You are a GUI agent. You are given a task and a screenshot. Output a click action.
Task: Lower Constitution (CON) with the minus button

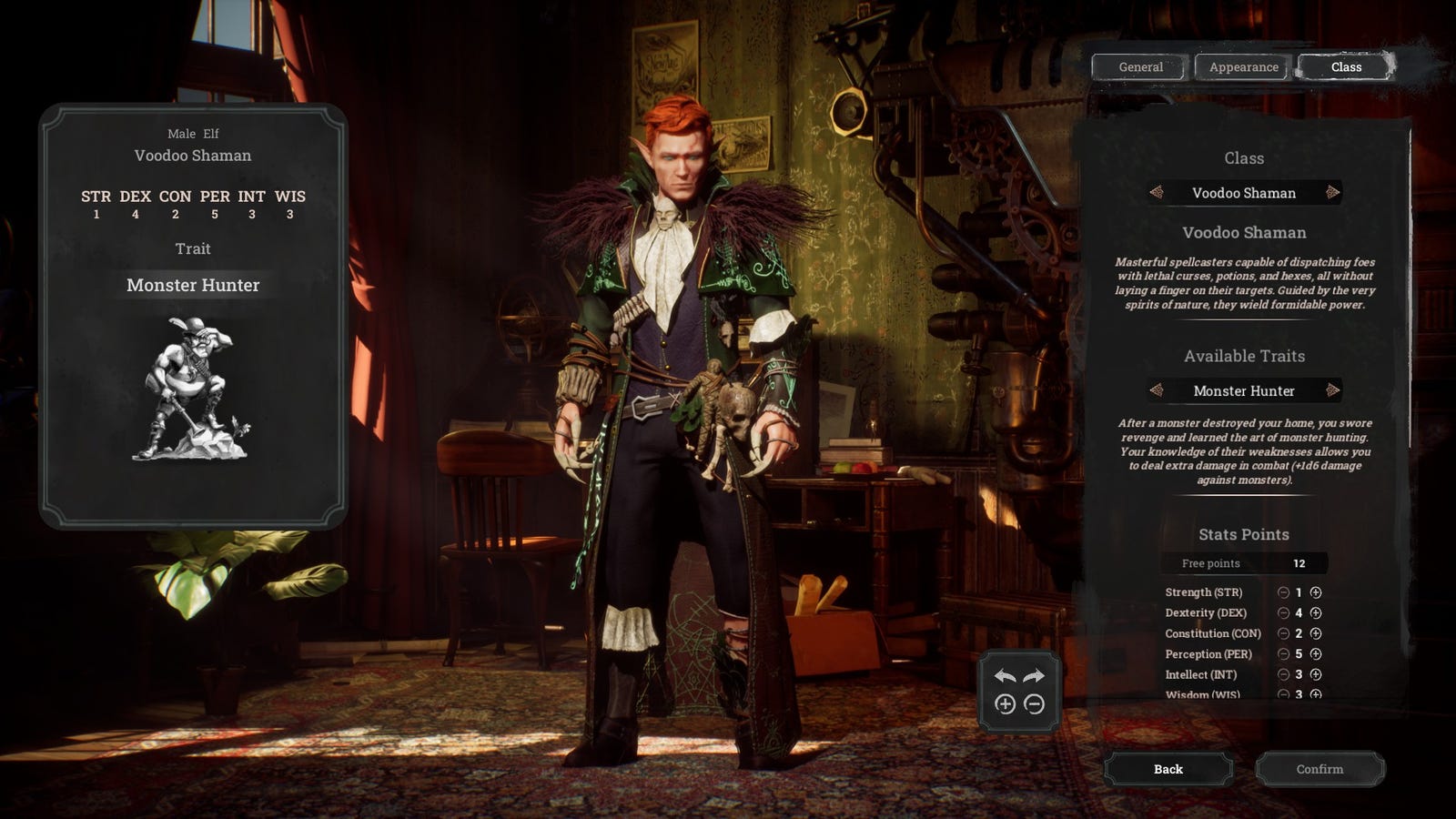coord(1283,633)
